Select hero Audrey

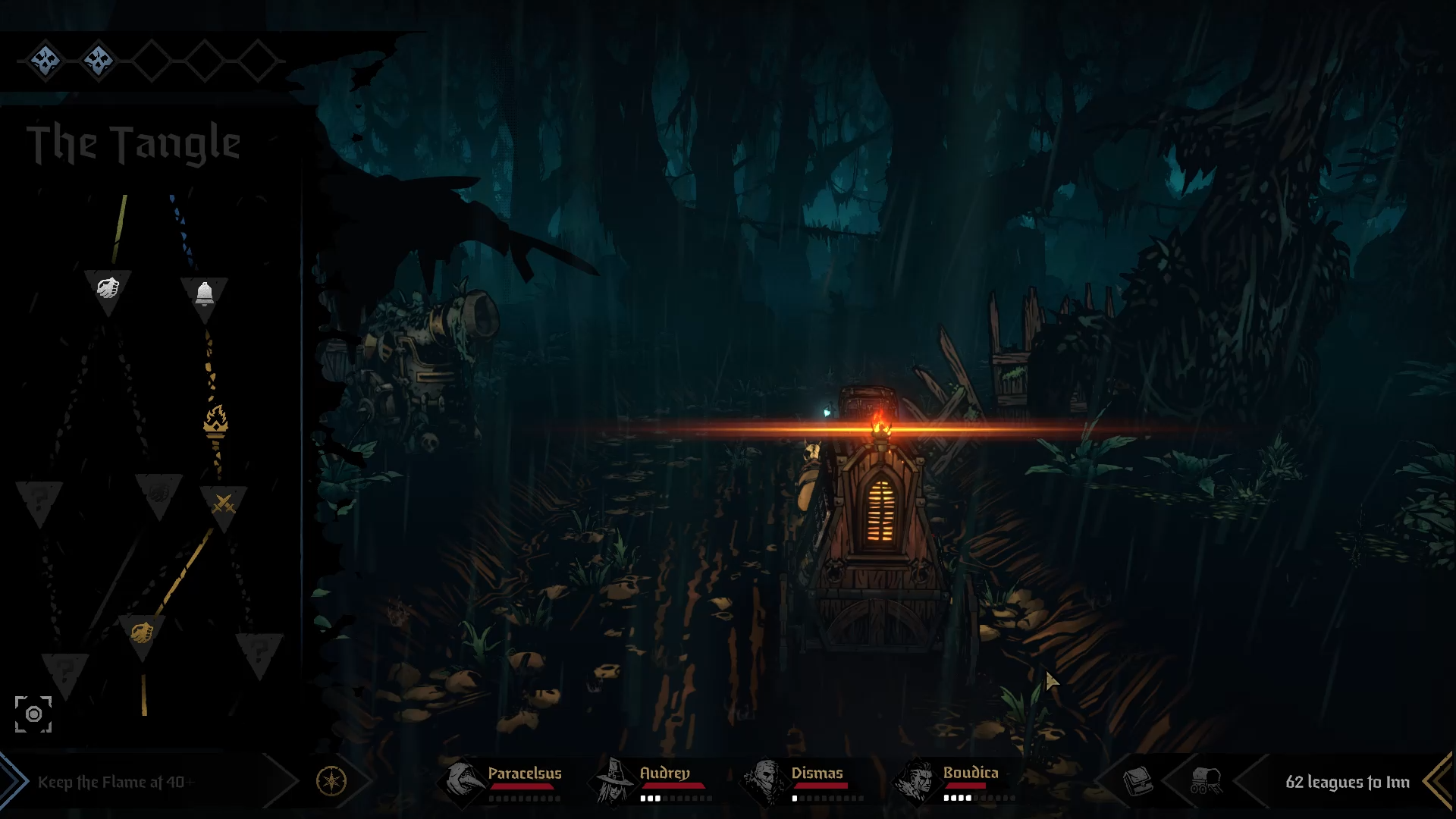(654, 780)
